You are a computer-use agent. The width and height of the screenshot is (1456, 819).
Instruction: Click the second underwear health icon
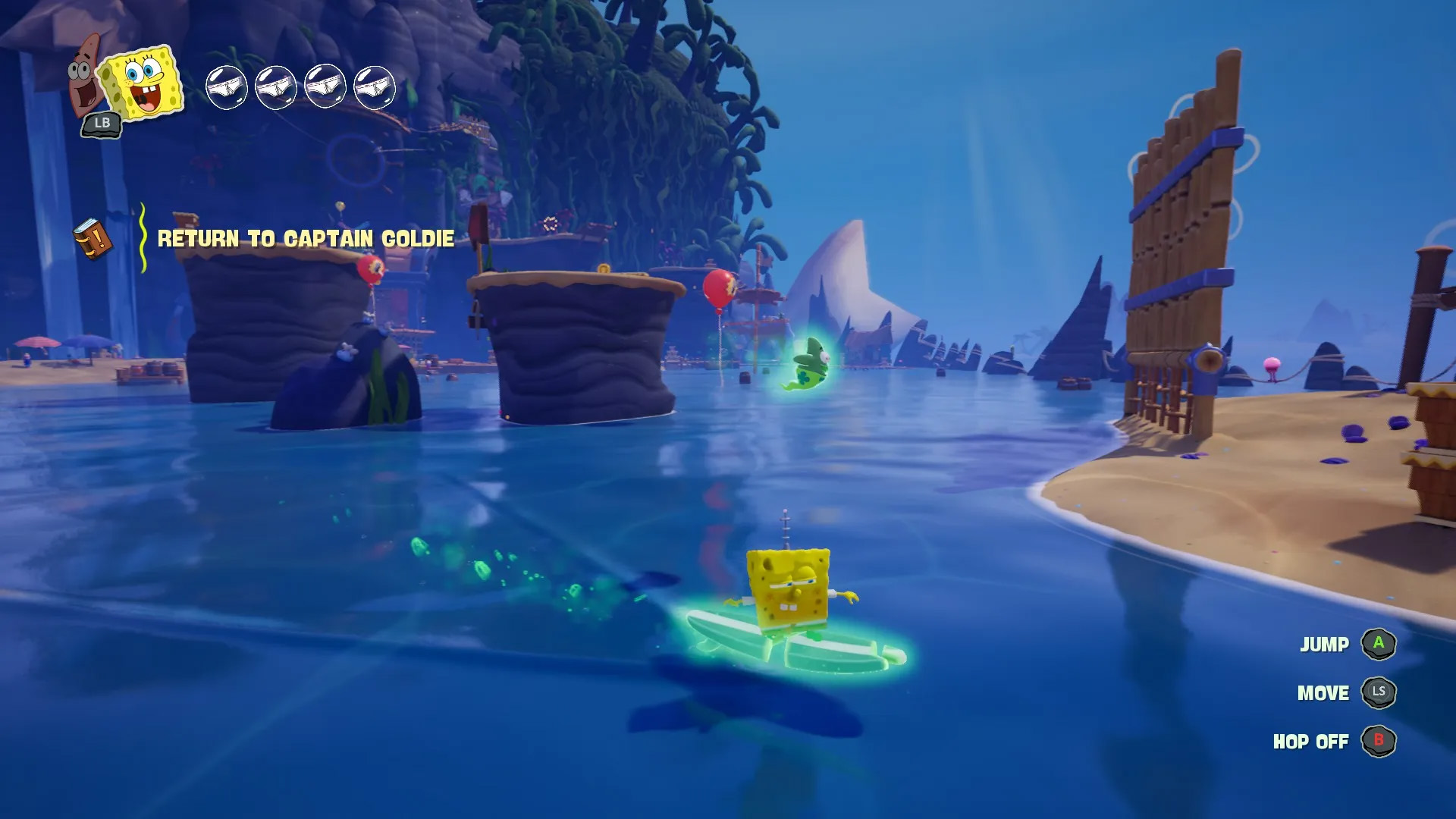(278, 86)
